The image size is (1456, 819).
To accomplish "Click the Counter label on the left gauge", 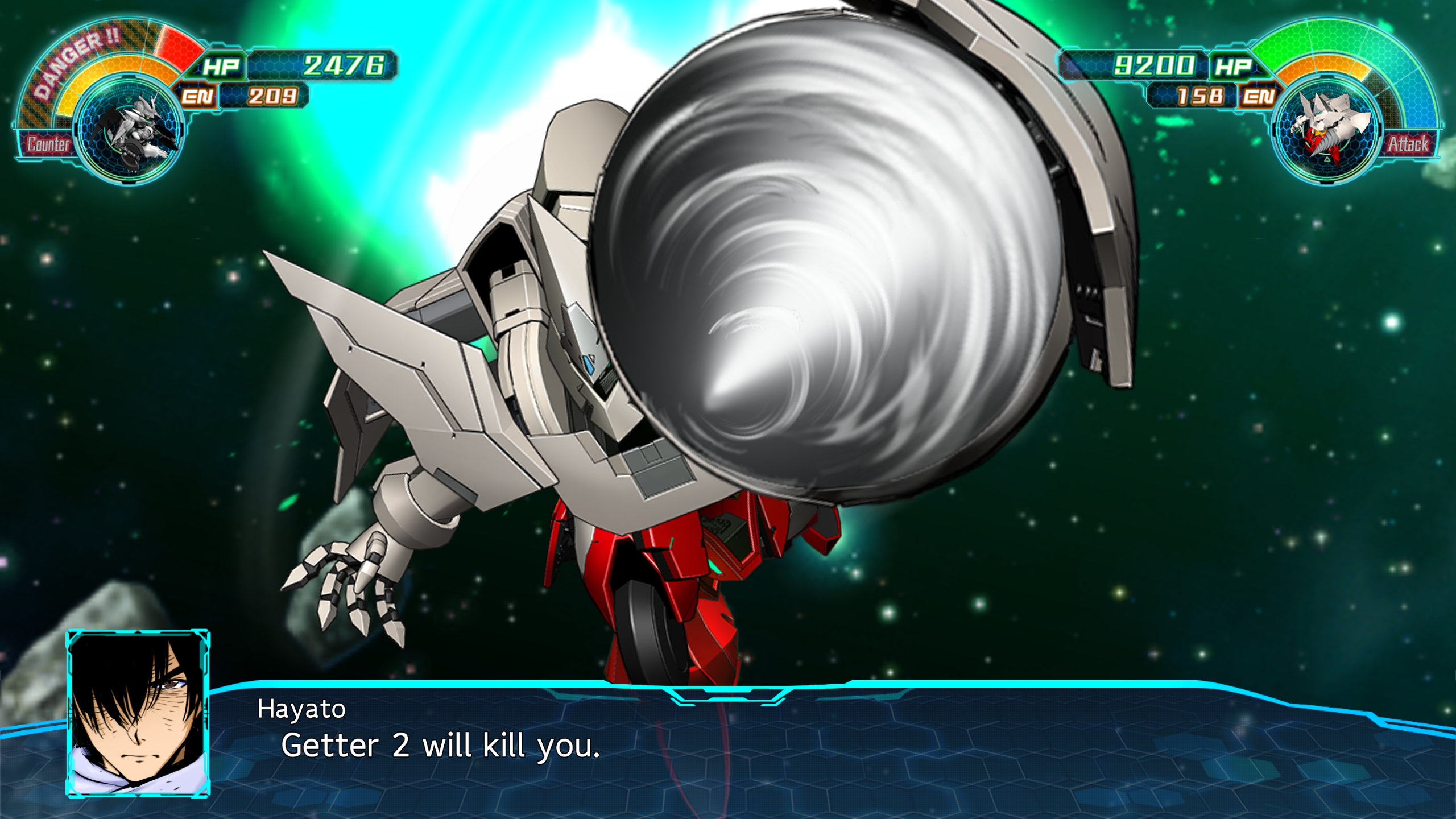I will click(x=48, y=144).
